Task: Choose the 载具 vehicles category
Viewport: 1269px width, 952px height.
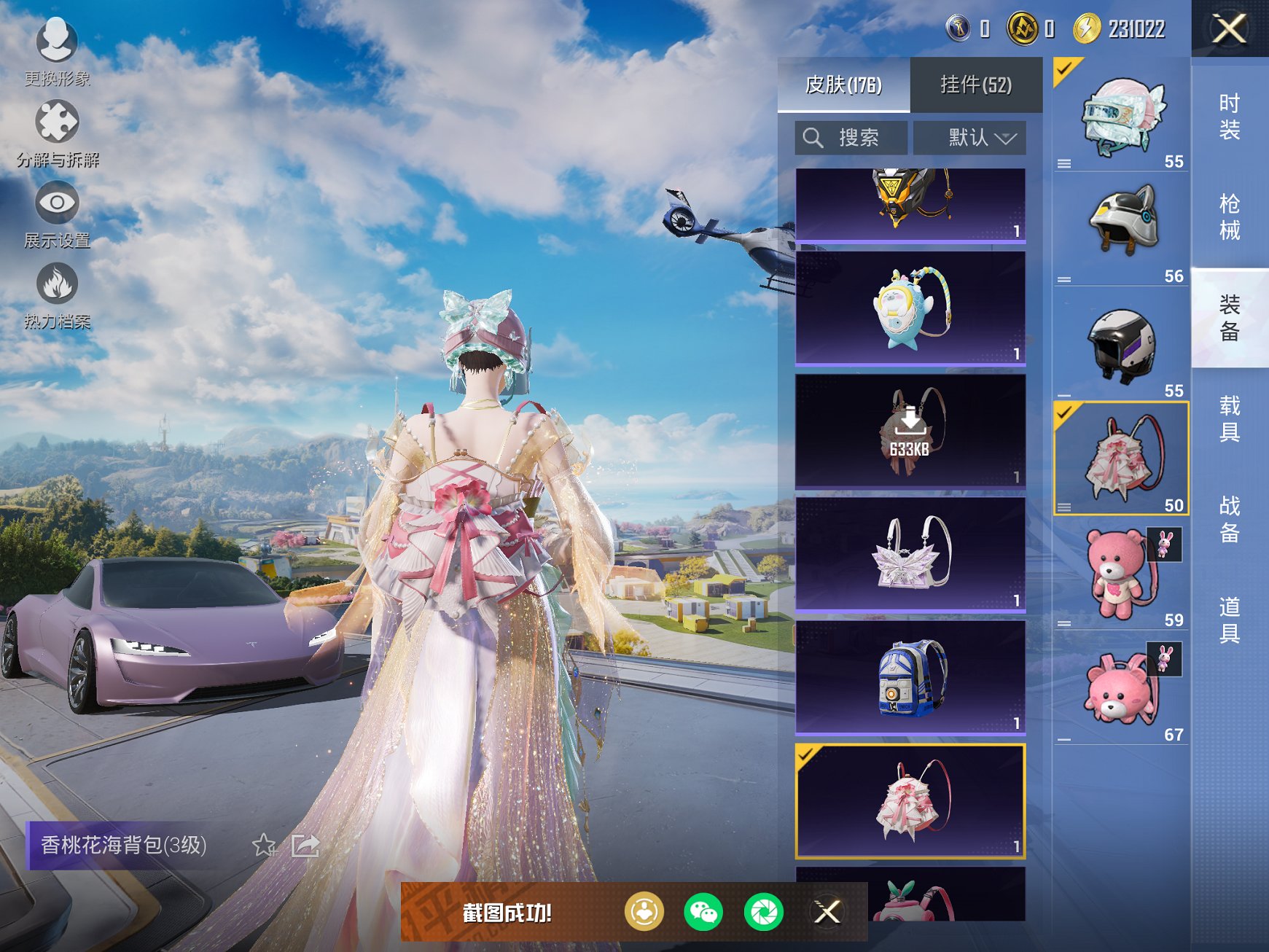Action: tap(1229, 419)
